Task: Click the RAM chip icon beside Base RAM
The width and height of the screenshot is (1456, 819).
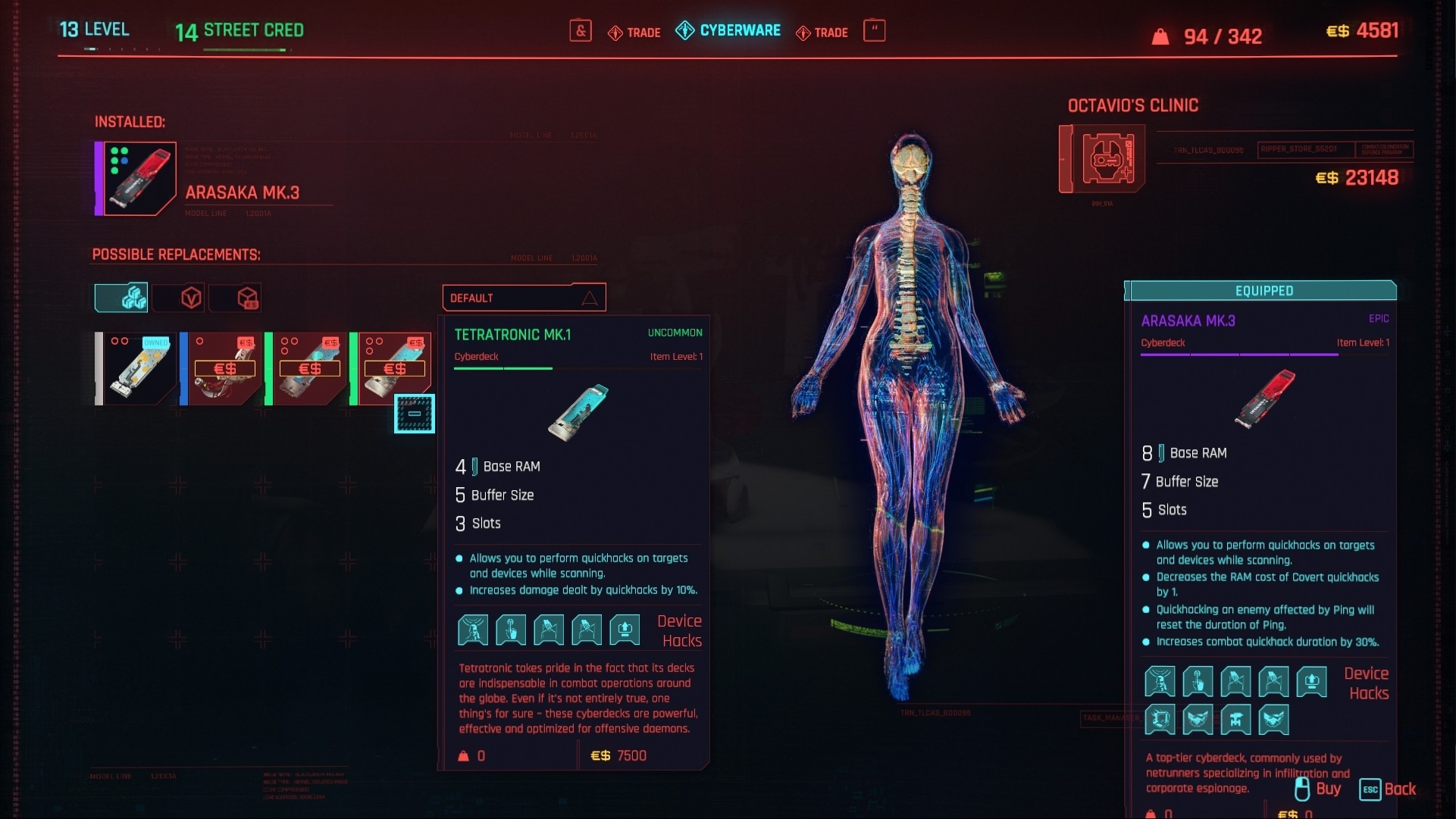Action: pyautogui.click(x=473, y=466)
